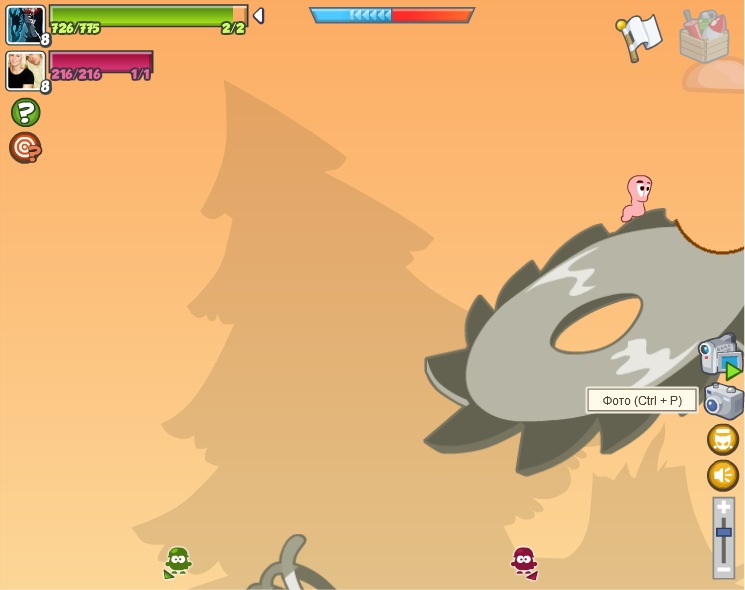Image resolution: width=745 pixels, height=590 pixels.
Task: Zoom in with the plus button
Action: [x=724, y=508]
